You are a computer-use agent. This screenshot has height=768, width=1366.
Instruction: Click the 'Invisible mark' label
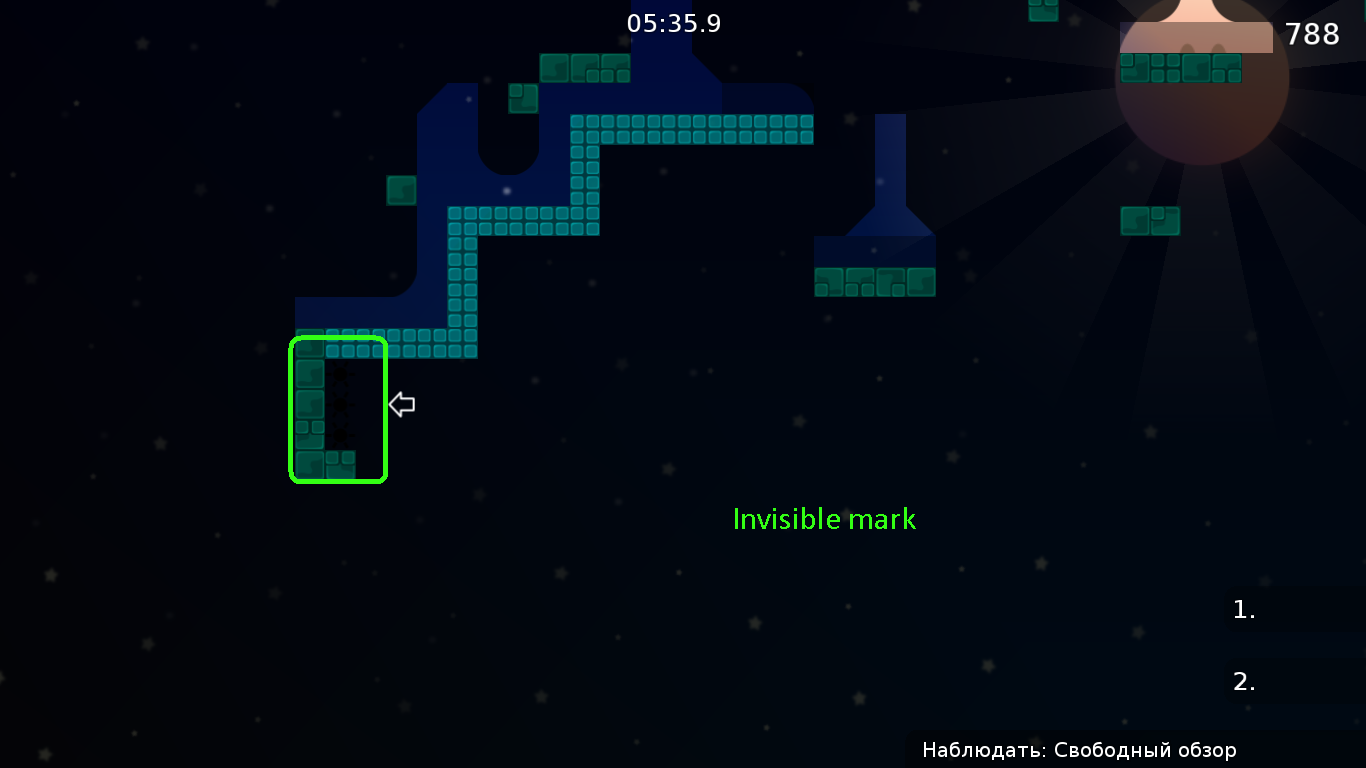pyautogui.click(x=824, y=519)
